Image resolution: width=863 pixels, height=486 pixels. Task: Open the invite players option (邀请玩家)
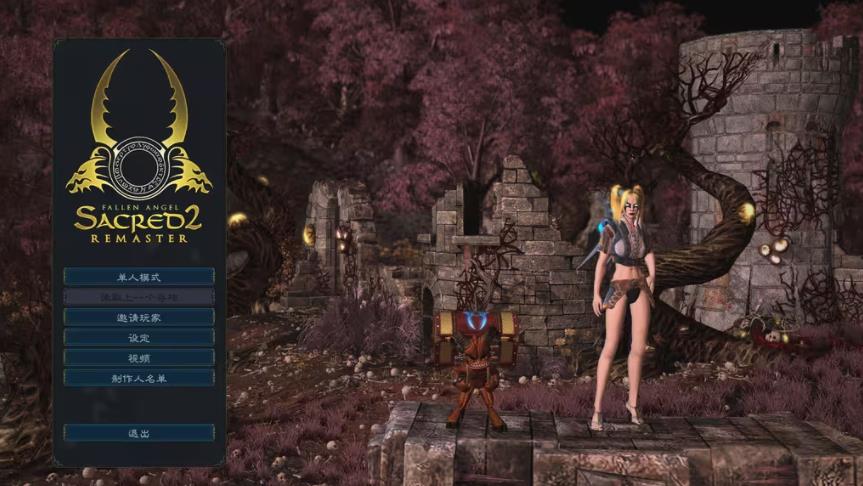[139, 317]
